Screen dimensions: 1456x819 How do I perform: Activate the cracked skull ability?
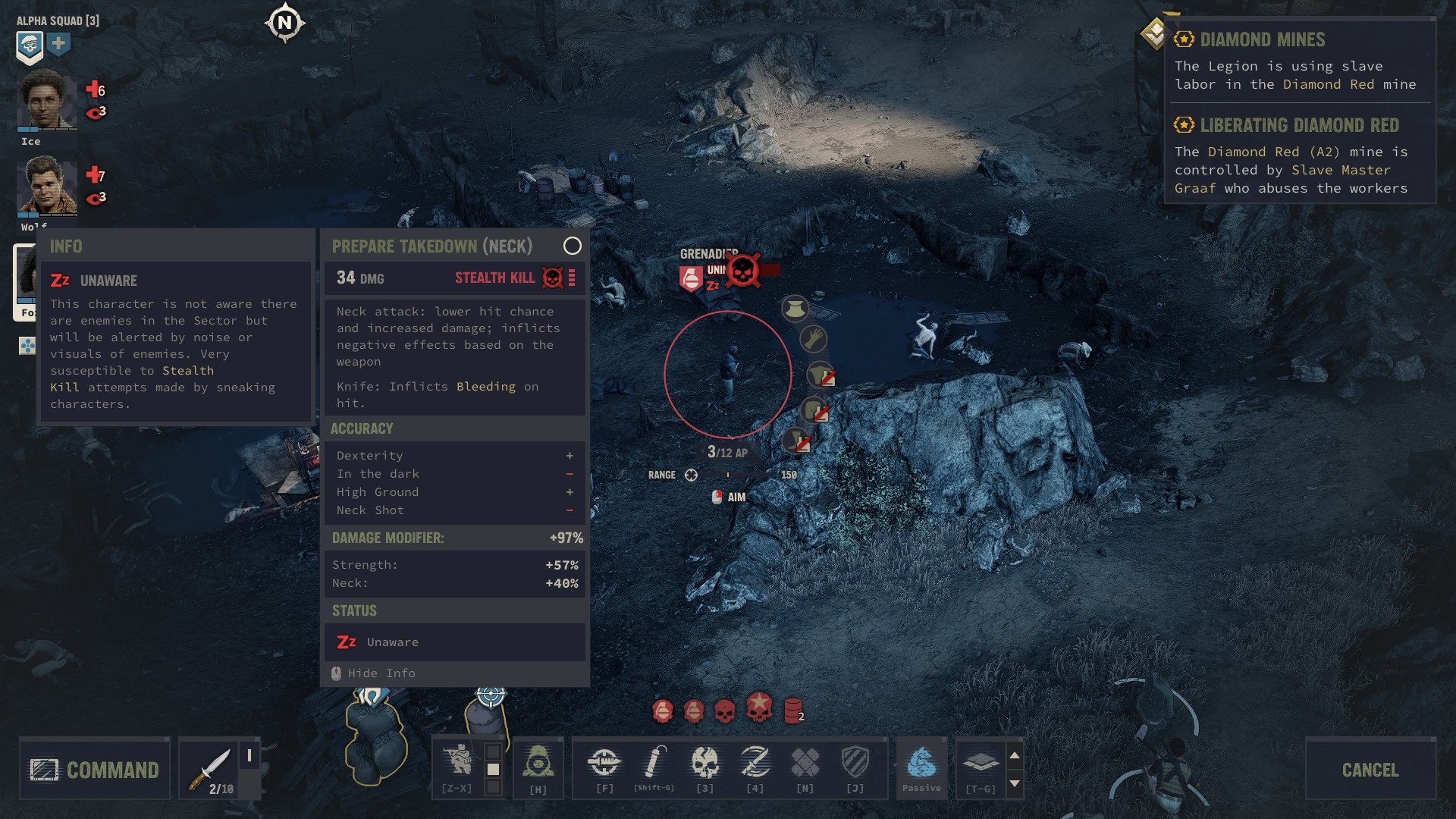click(704, 763)
